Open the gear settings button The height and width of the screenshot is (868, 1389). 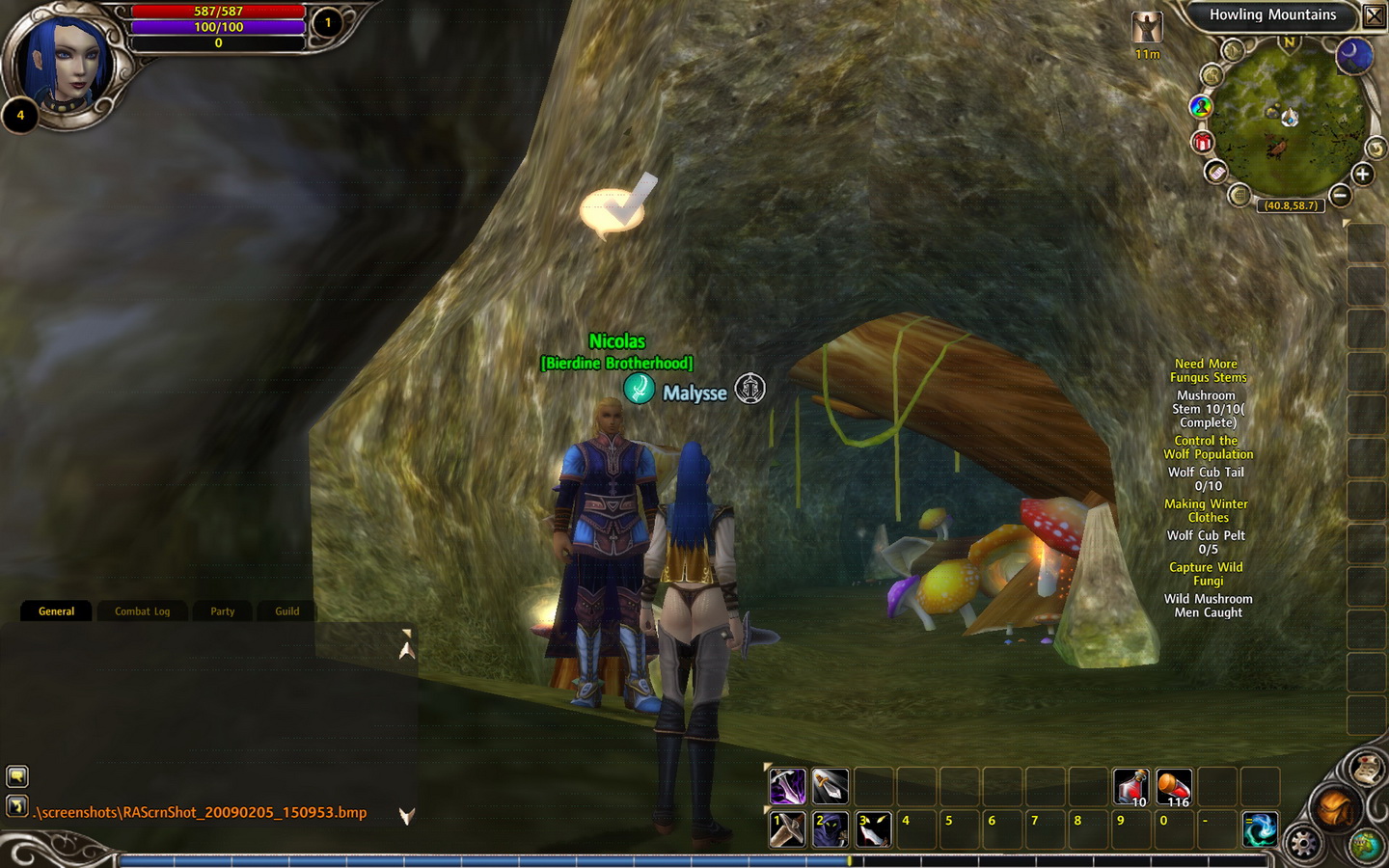(x=1303, y=843)
